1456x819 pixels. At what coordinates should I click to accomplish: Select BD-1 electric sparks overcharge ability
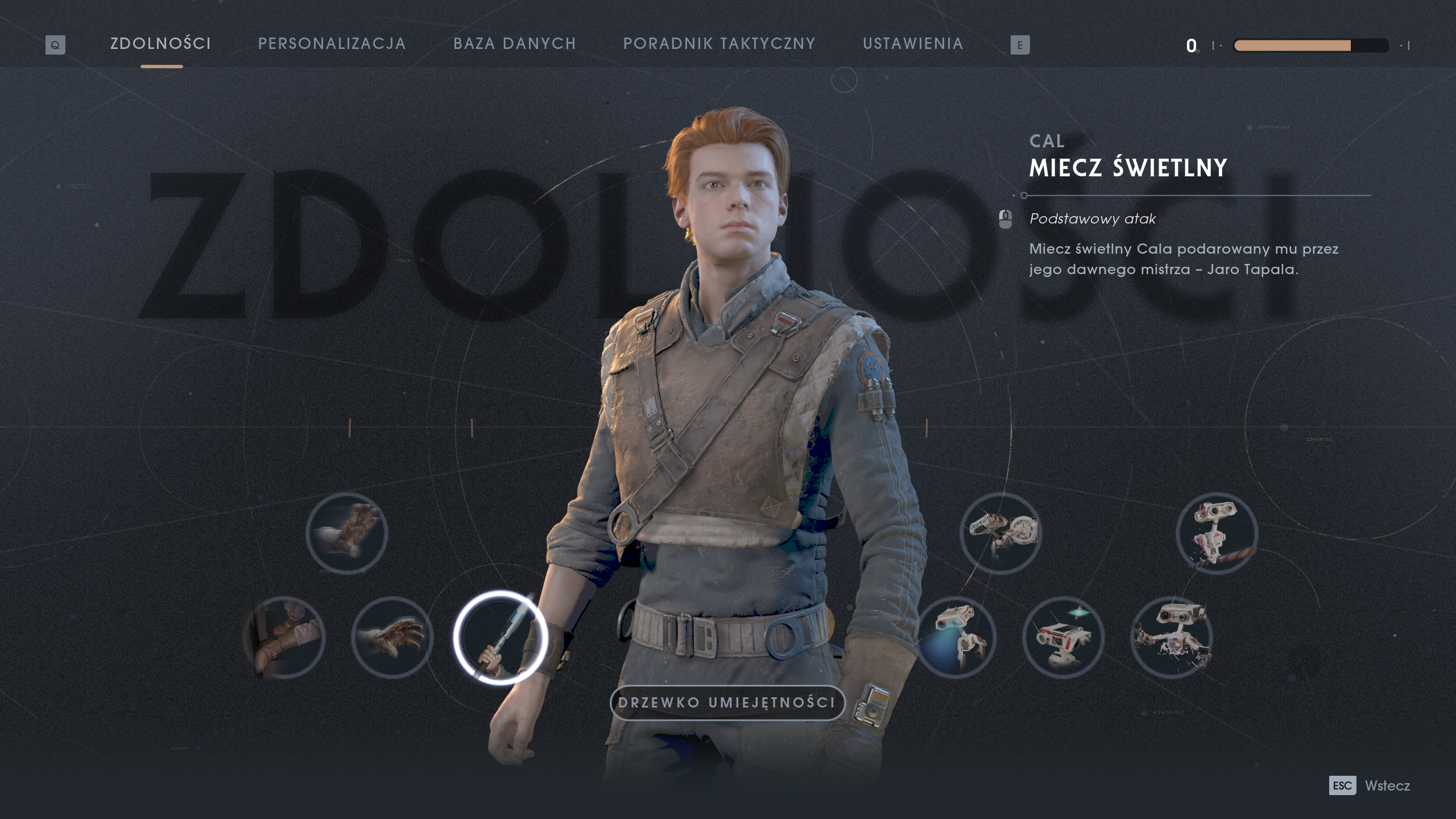coord(1172,638)
